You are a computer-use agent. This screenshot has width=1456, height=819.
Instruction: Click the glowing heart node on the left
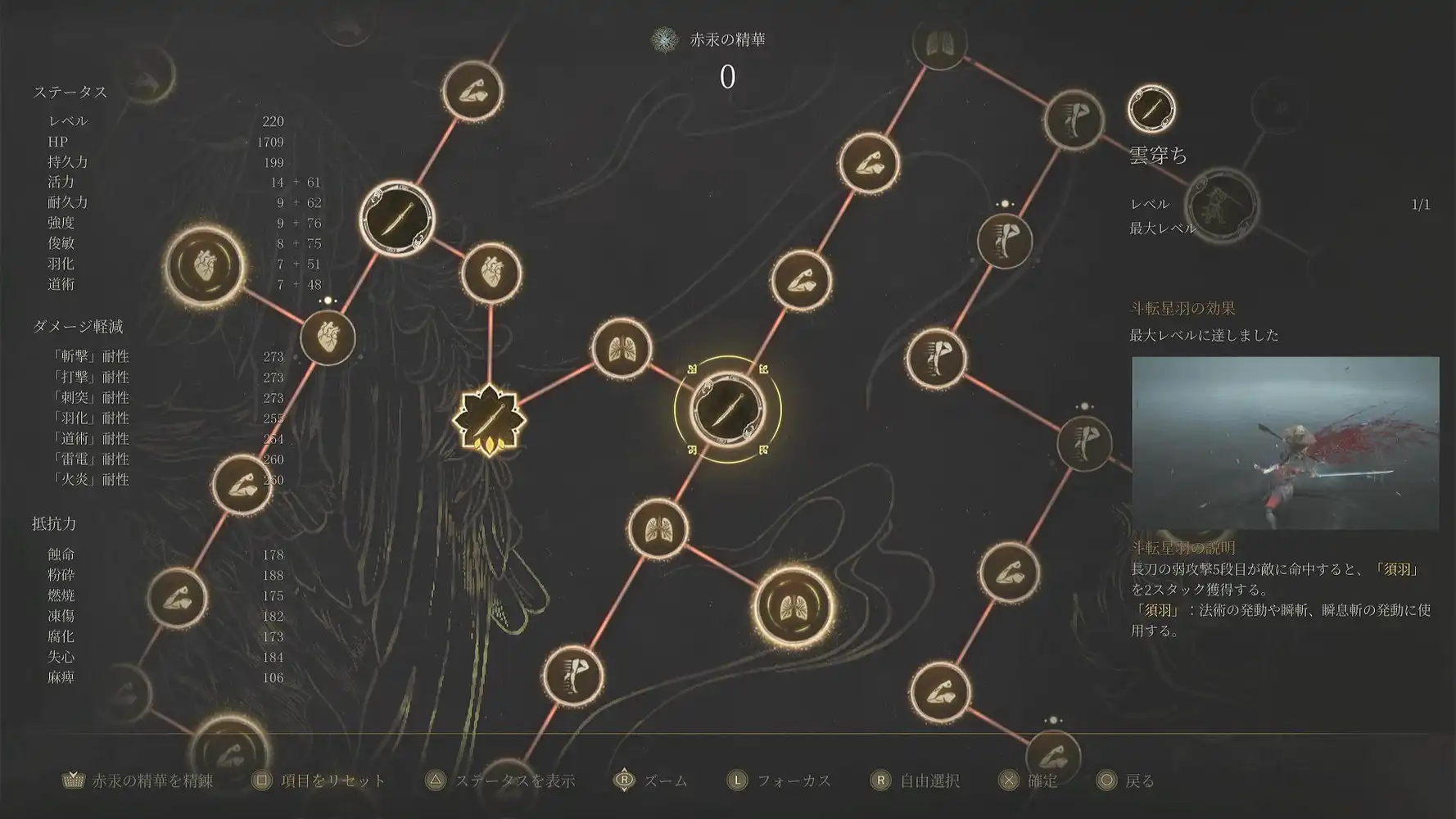pos(203,266)
